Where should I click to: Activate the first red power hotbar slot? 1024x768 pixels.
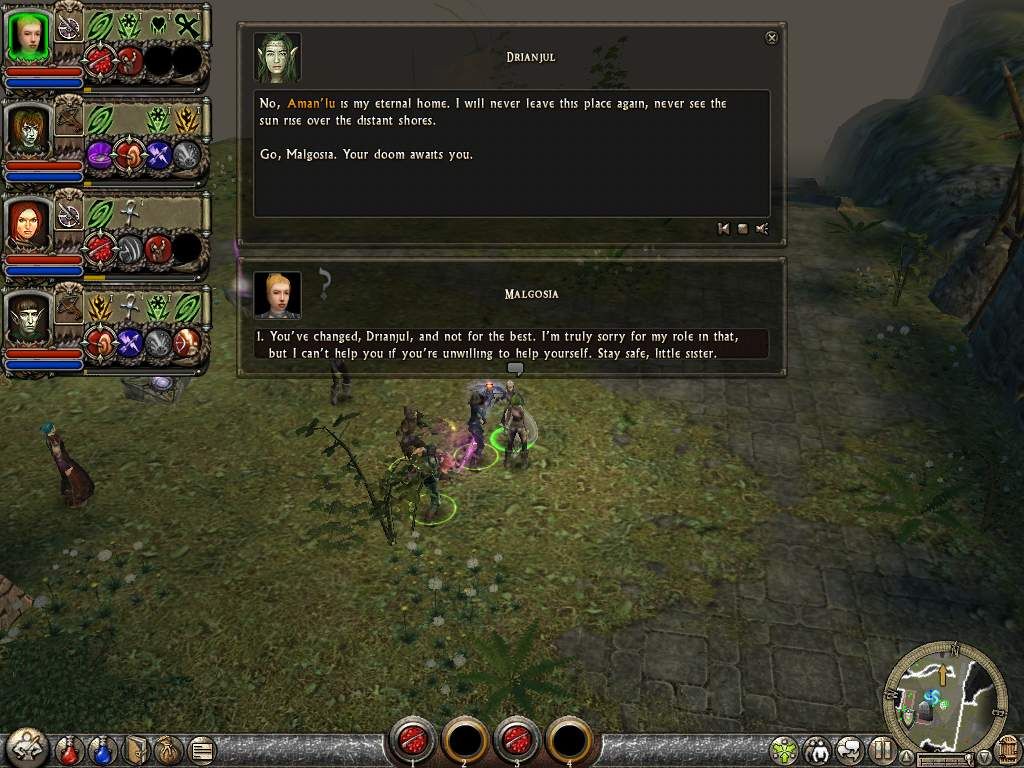(x=413, y=740)
